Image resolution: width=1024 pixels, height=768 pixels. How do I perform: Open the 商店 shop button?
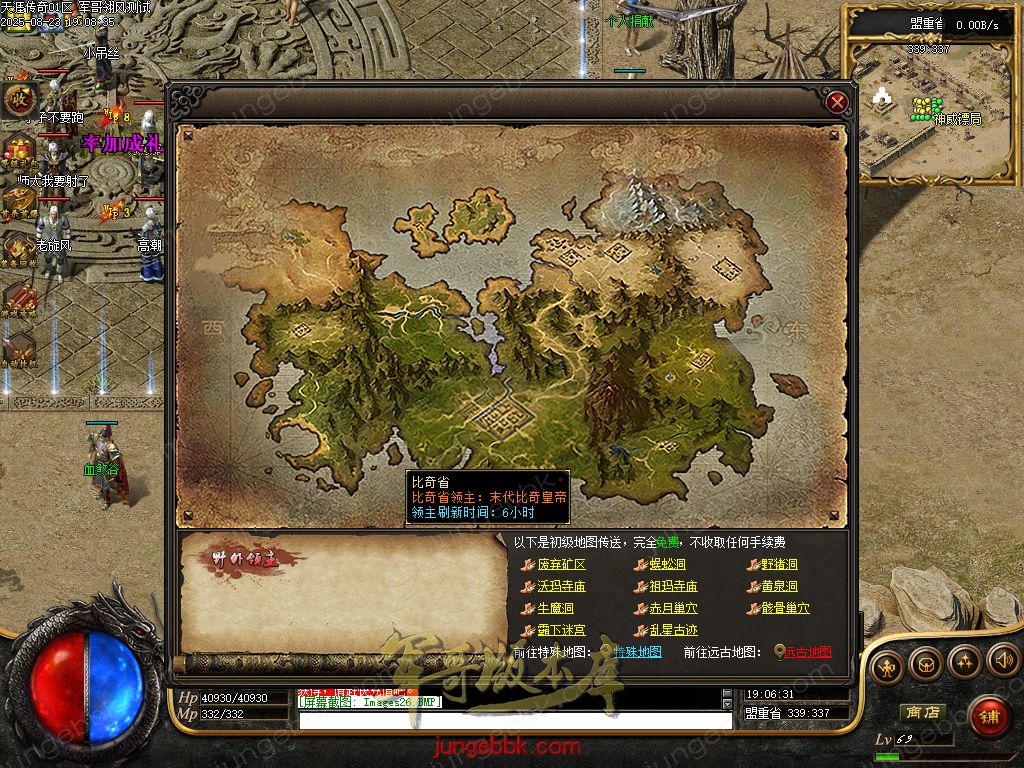pos(922,712)
